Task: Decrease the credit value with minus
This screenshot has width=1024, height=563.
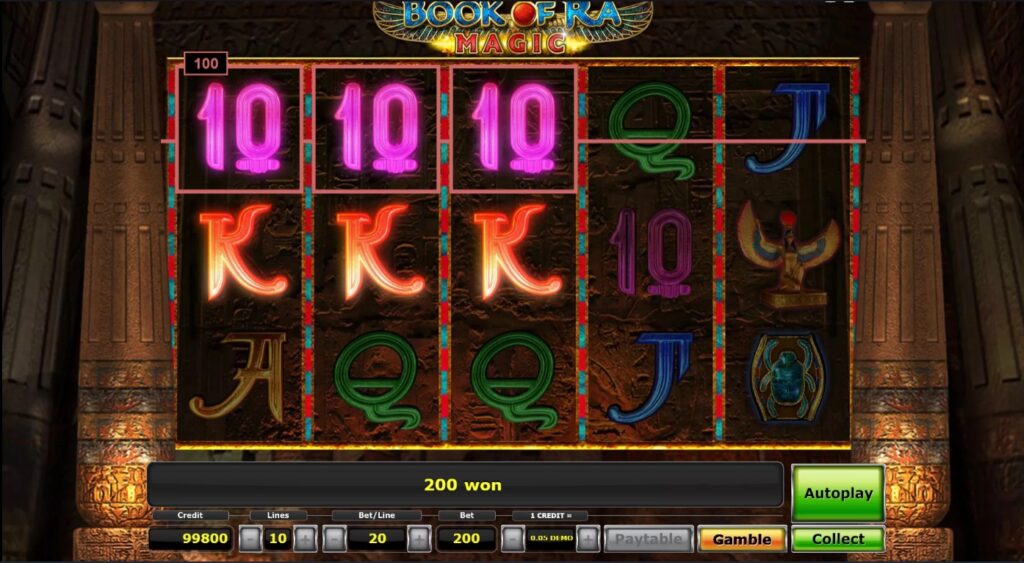Action: tap(511, 539)
